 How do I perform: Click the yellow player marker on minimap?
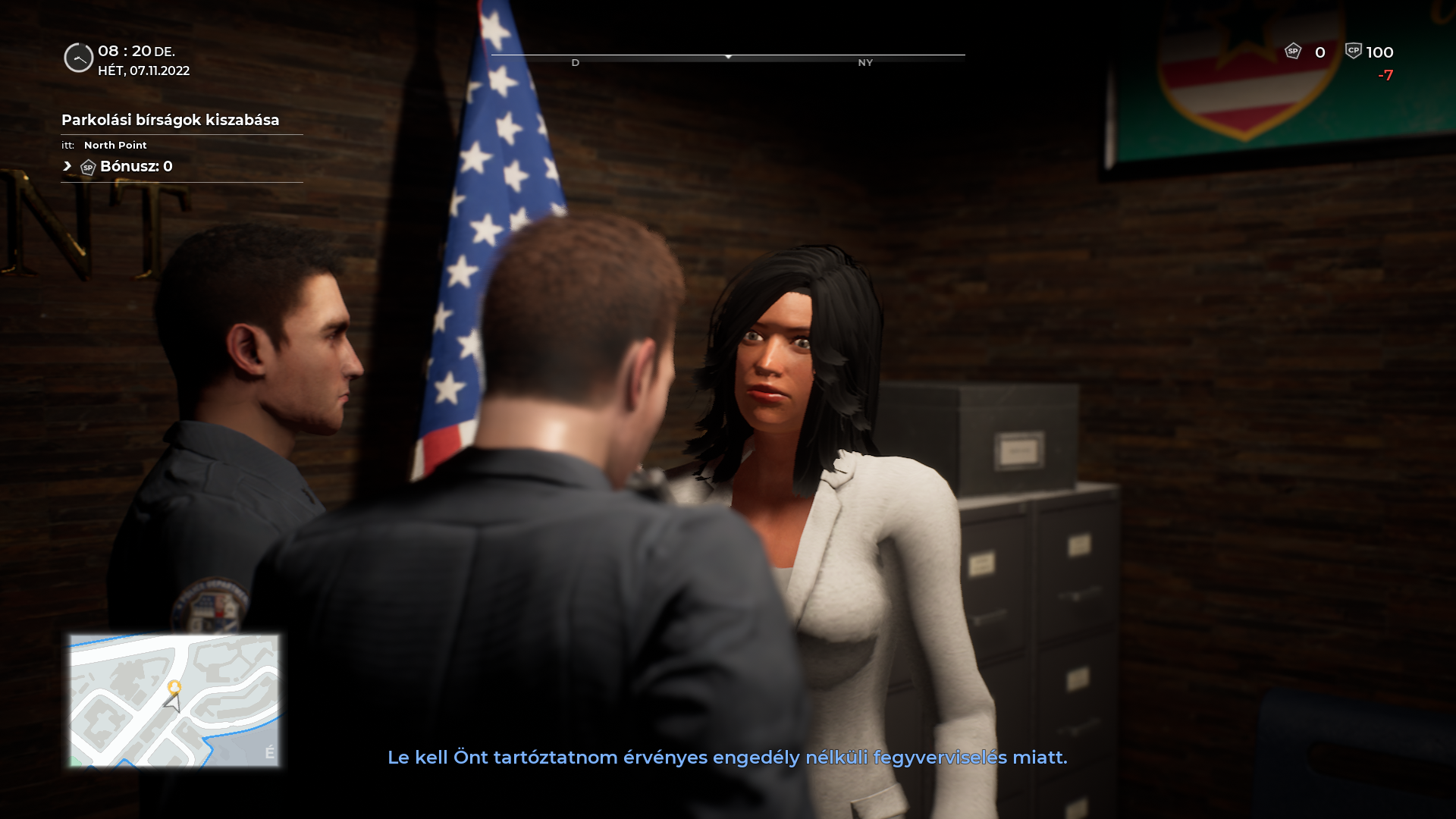pyautogui.click(x=174, y=687)
